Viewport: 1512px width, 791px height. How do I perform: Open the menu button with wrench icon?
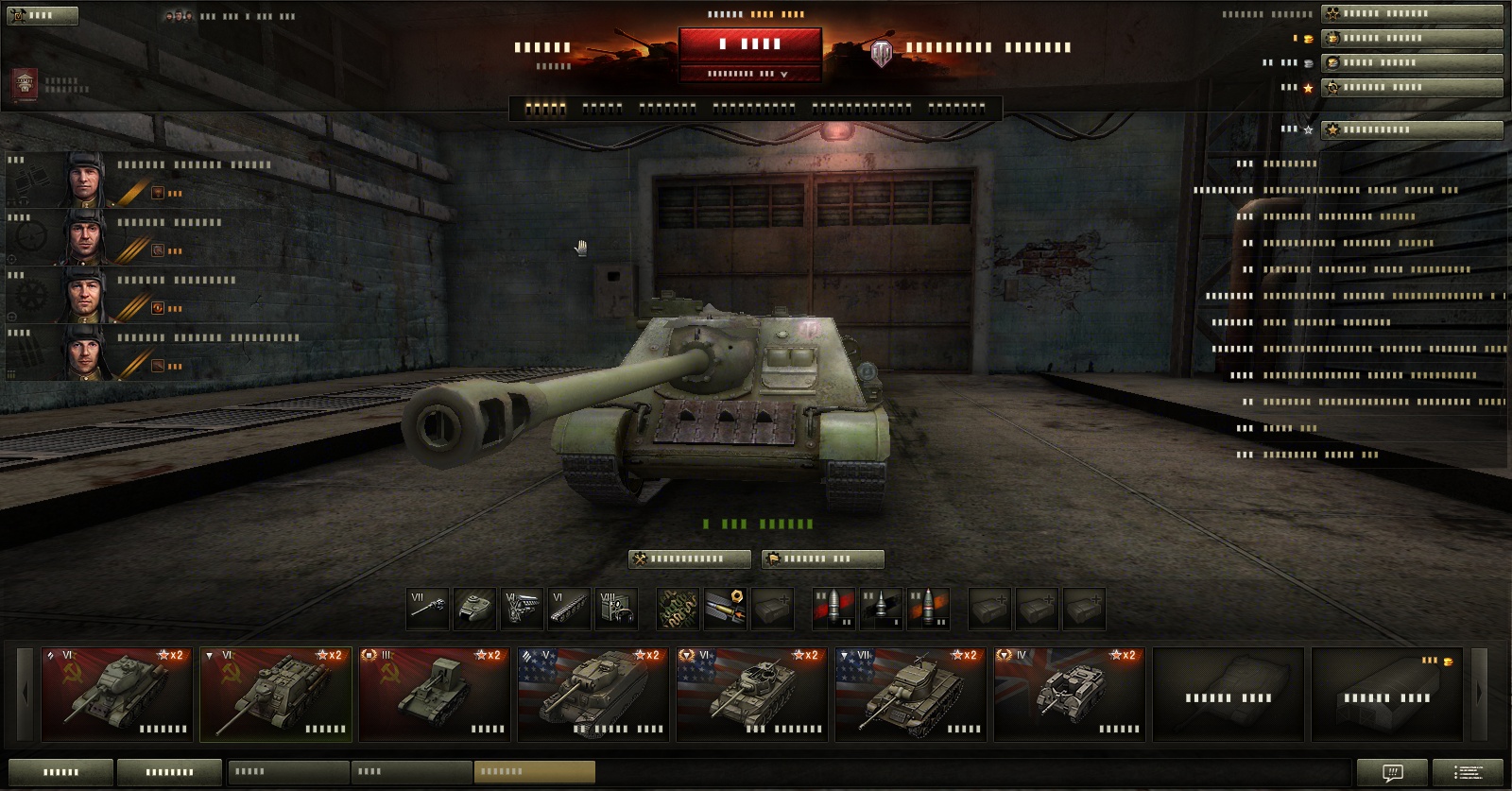tap(43, 15)
